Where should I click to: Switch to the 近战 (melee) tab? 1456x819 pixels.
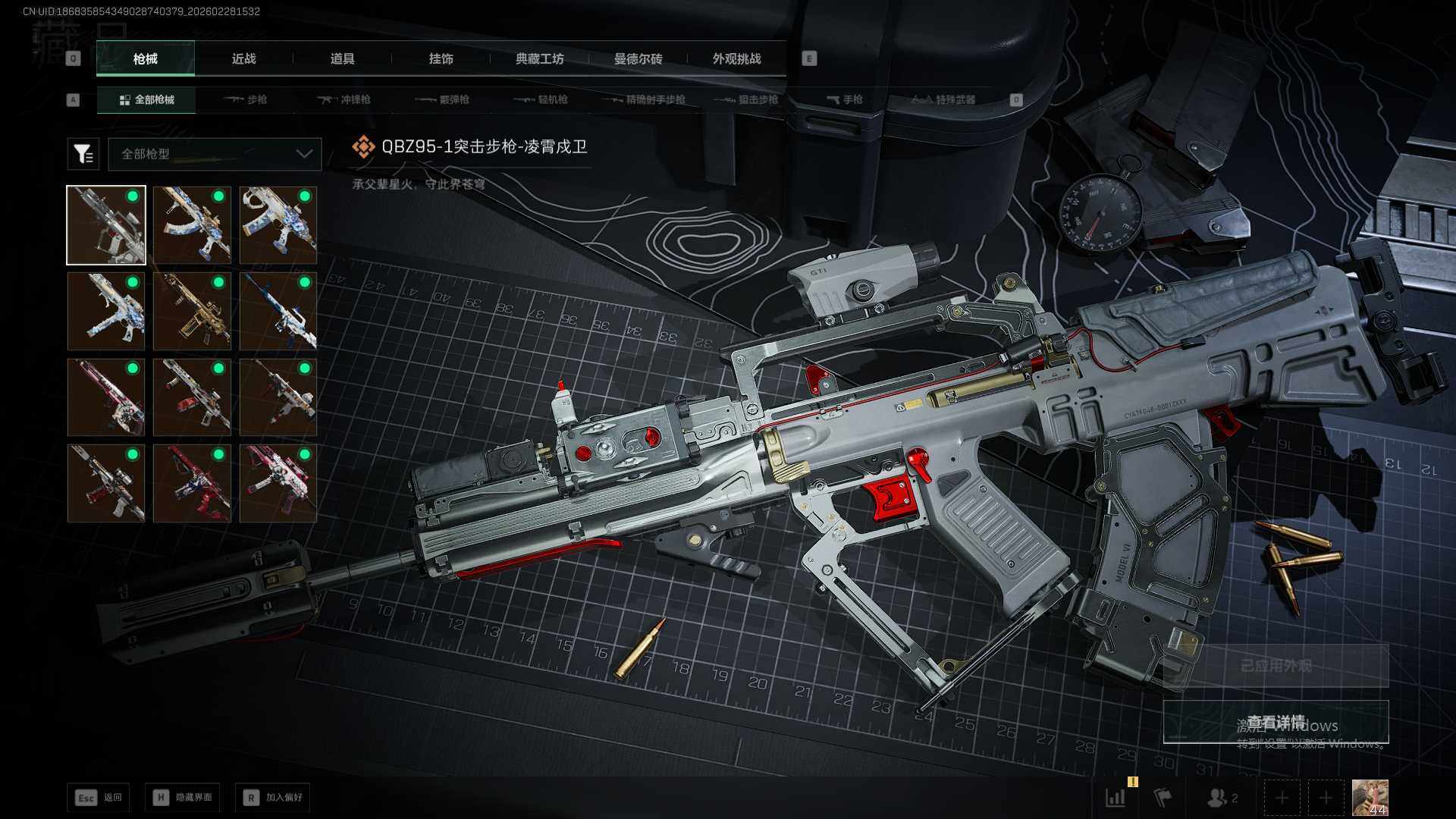243,58
